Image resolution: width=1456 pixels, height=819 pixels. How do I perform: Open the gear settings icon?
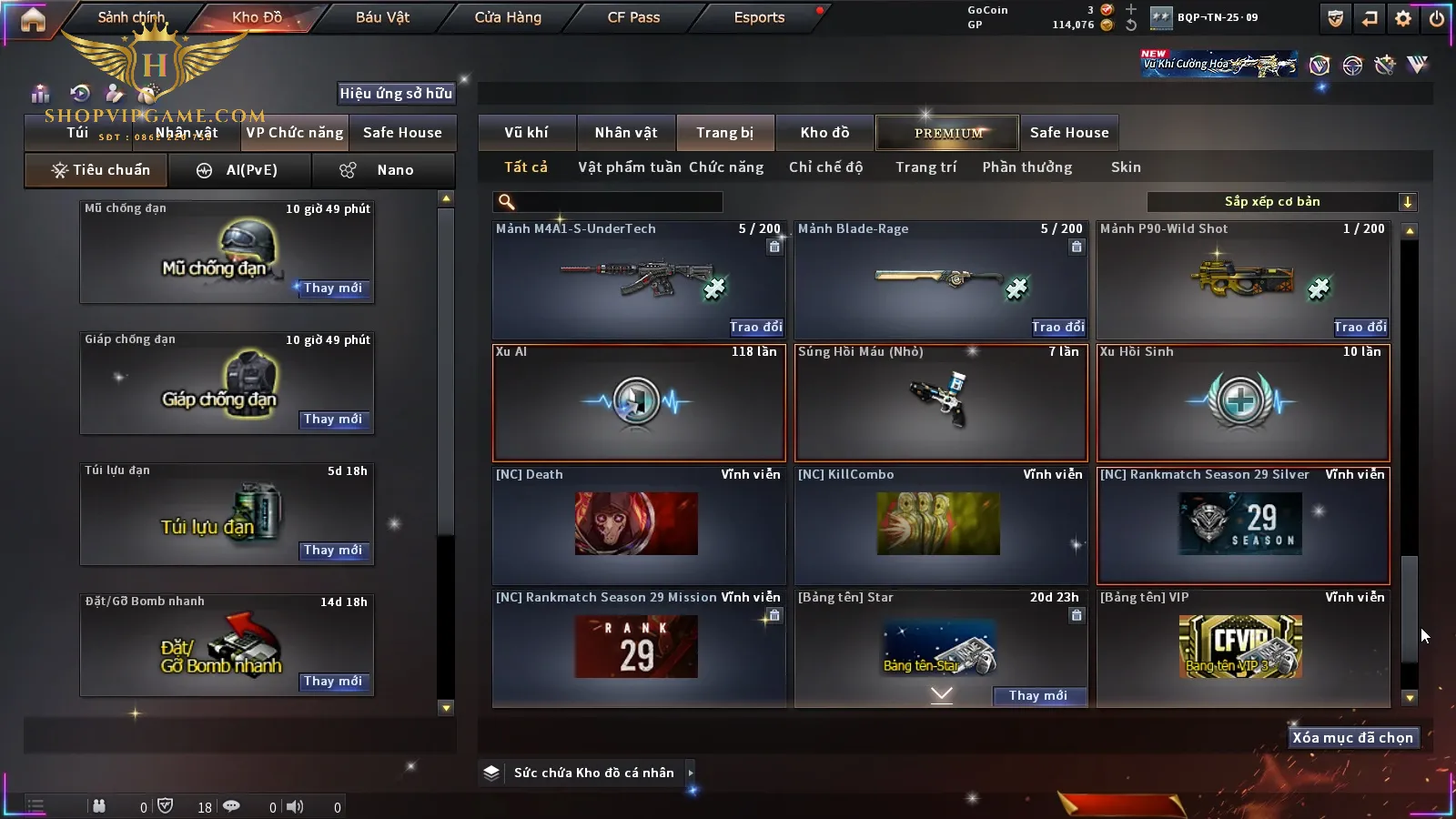point(1403,18)
